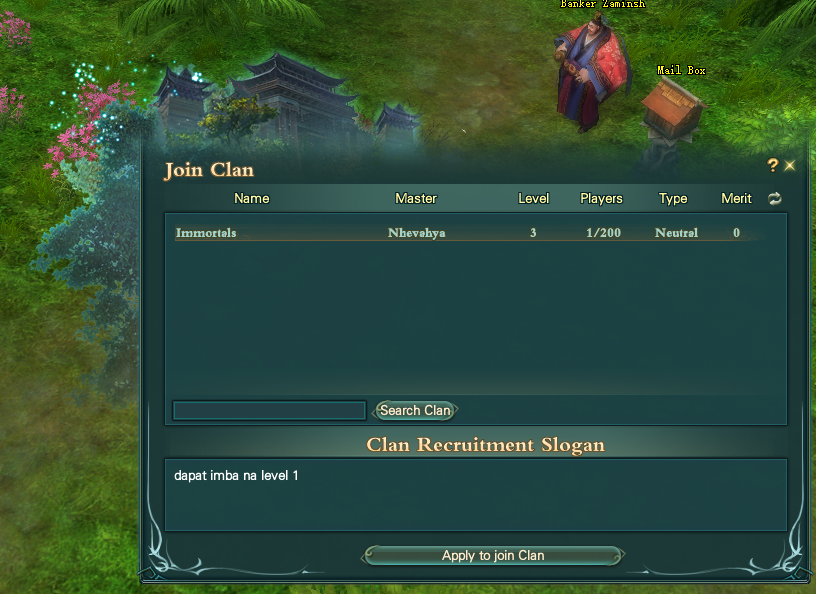This screenshot has height=594, width=816.
Task: Close the Join Clan window
Action: tap(790, 166)
